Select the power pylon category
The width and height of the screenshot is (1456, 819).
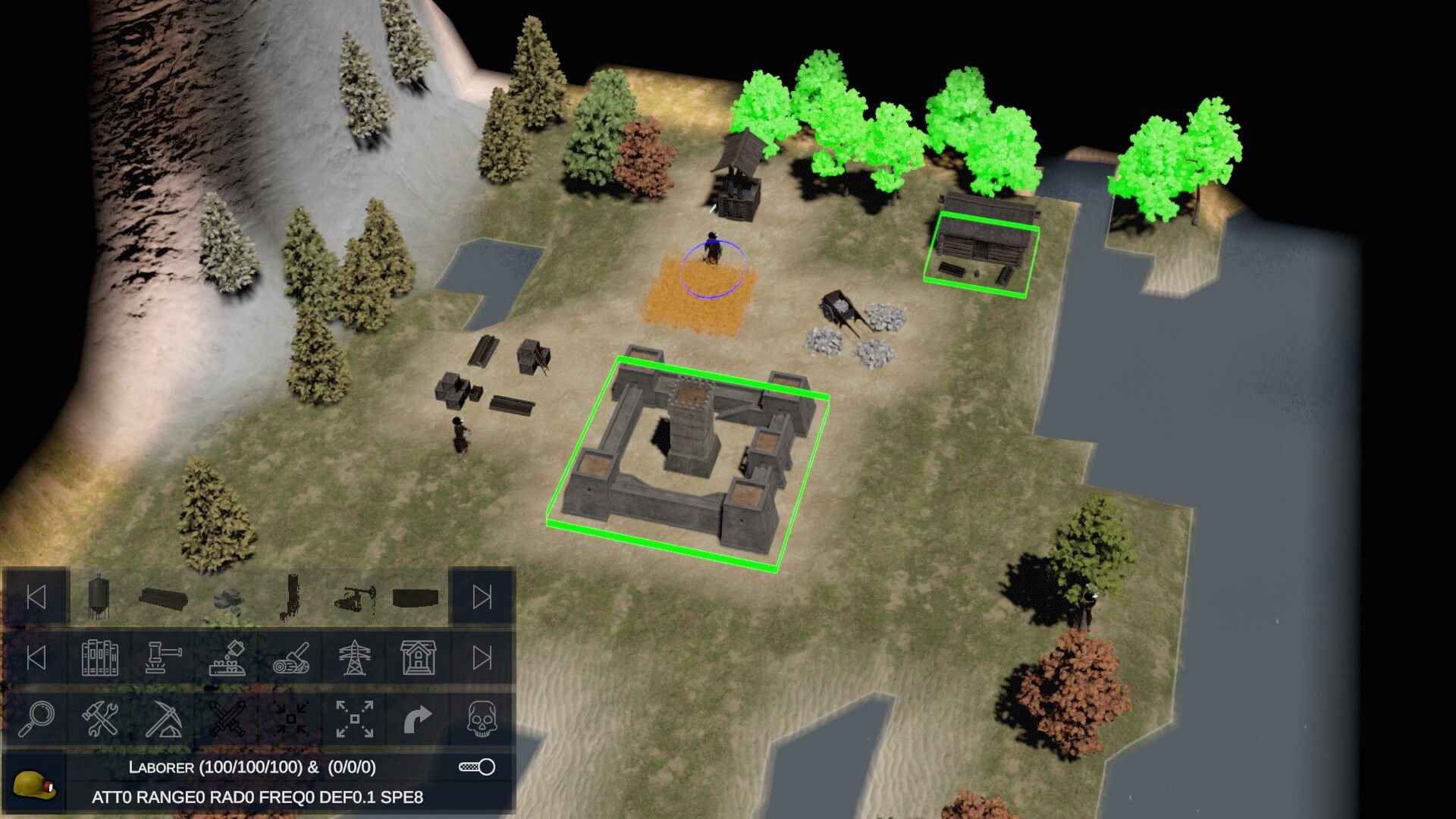pos(354,657)
